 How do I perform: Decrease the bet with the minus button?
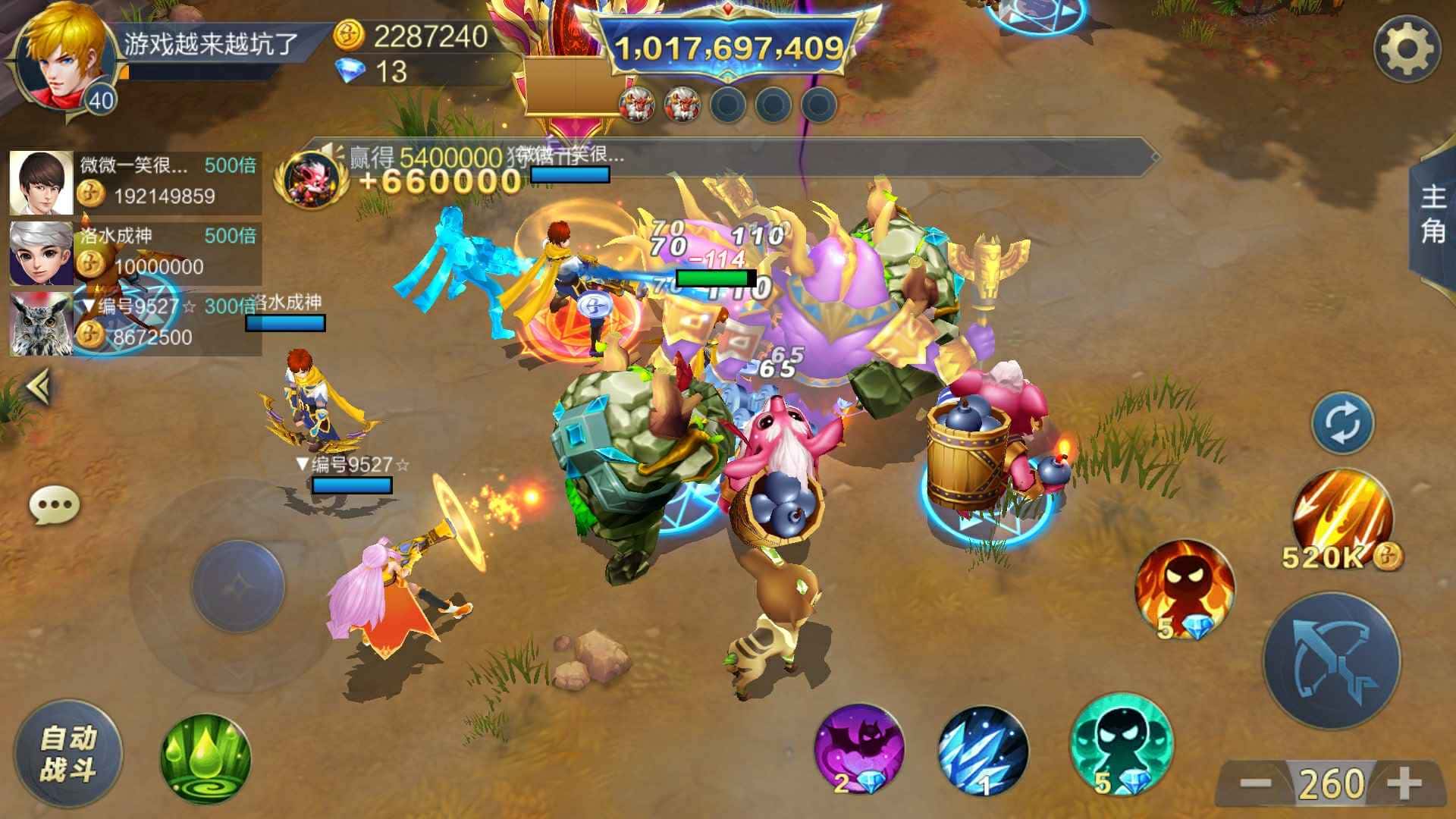coord(1255,783)
